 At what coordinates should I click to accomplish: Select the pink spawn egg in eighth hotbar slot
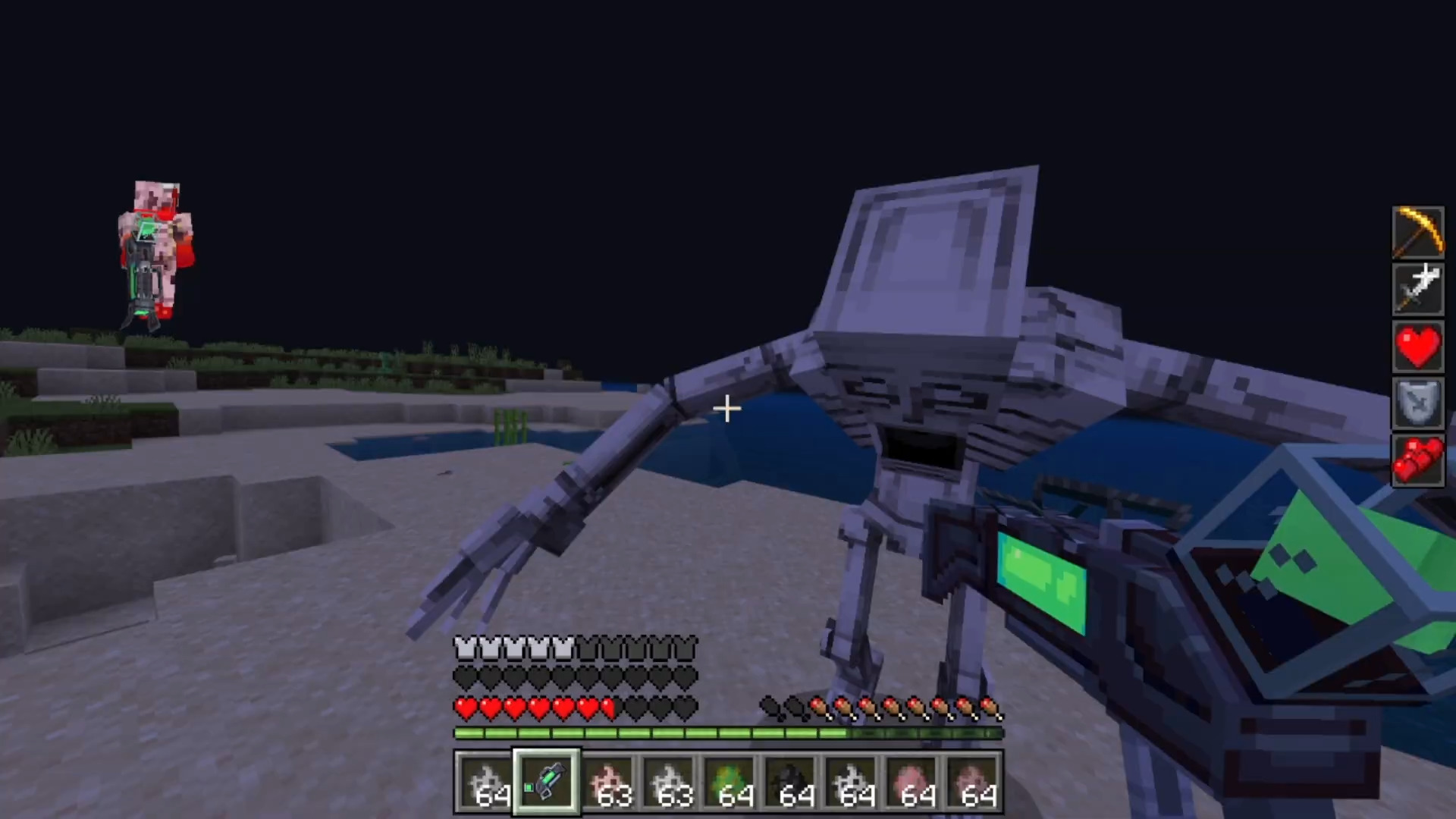[912, 781]
